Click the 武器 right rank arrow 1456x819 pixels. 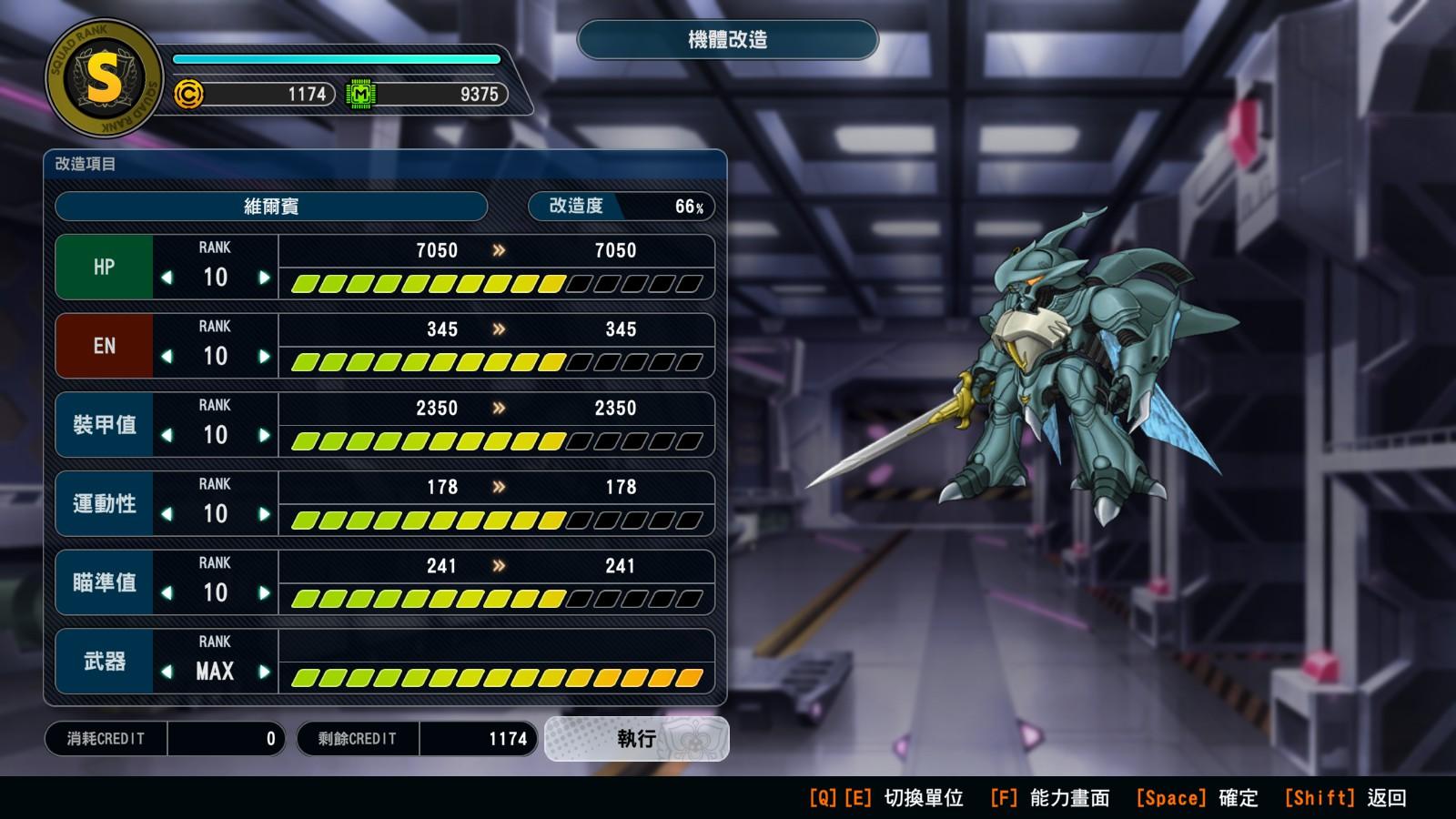264,672
